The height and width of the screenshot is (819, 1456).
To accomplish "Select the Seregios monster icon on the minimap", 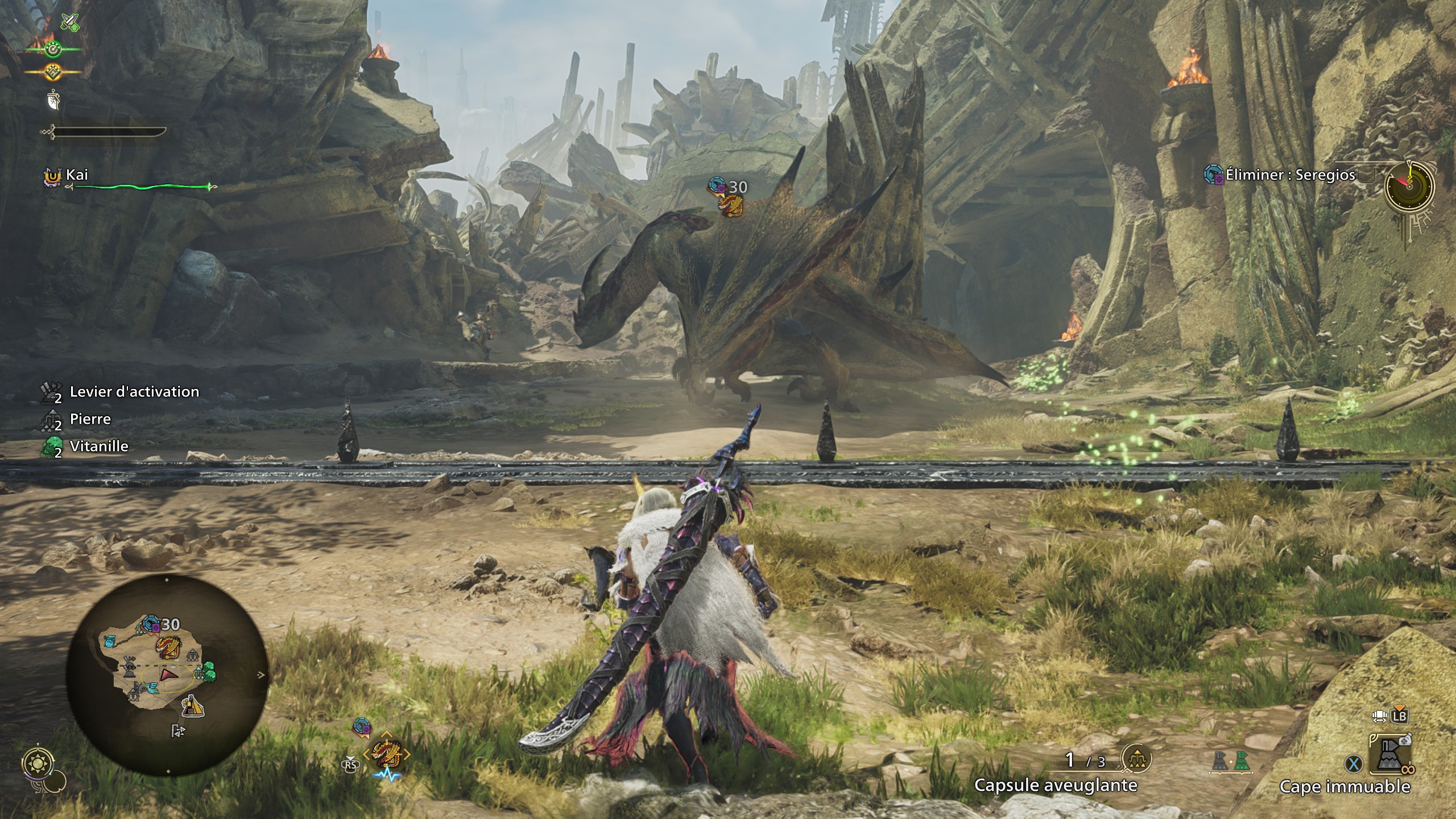I will coord(167,649).
